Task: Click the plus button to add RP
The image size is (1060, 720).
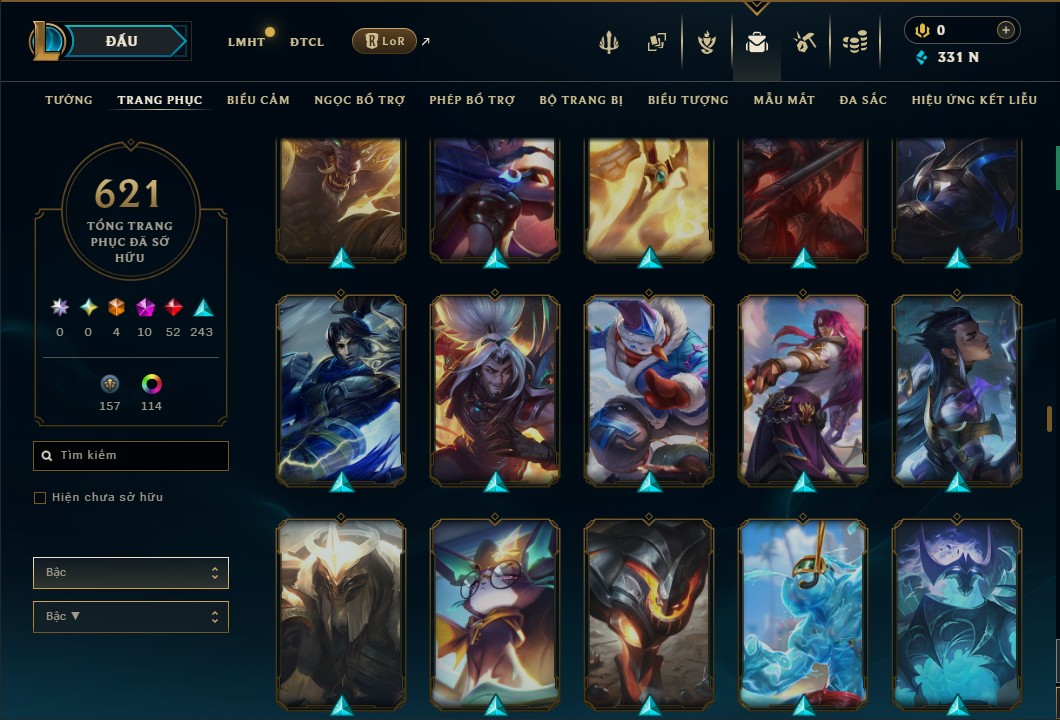Action: click(1005, 31)
